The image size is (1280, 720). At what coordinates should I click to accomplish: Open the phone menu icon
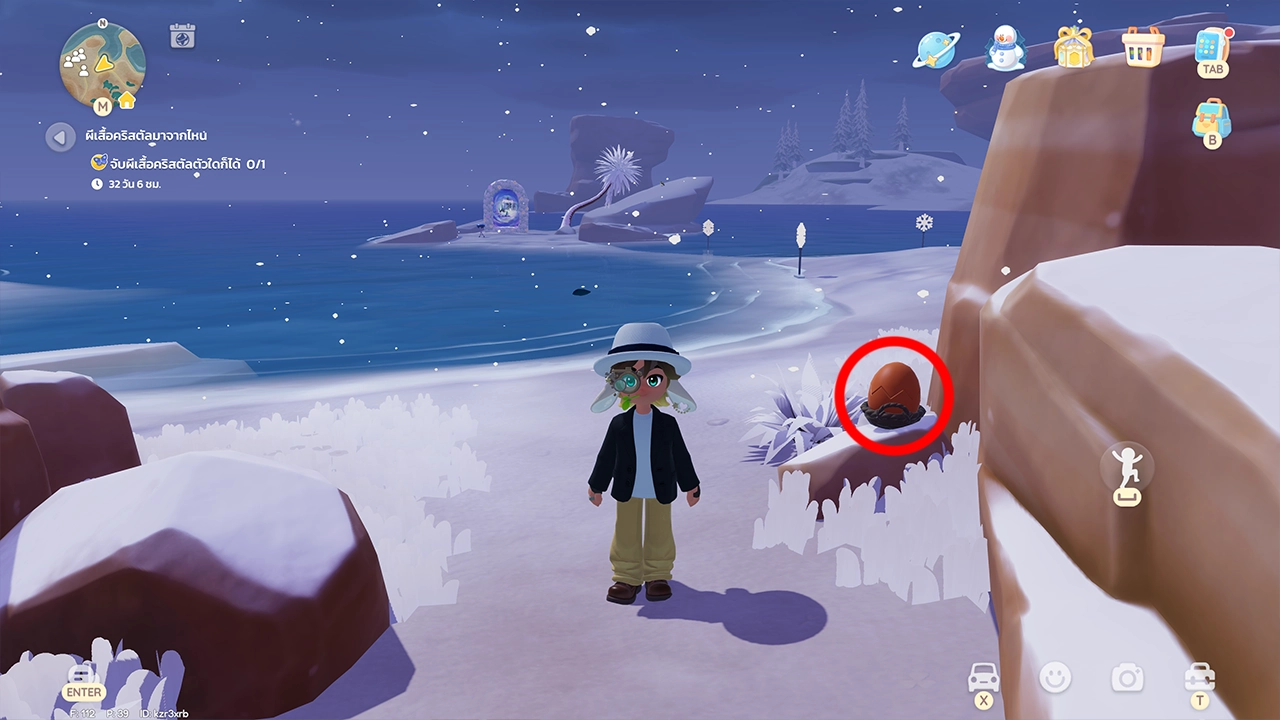[1211, 48]
